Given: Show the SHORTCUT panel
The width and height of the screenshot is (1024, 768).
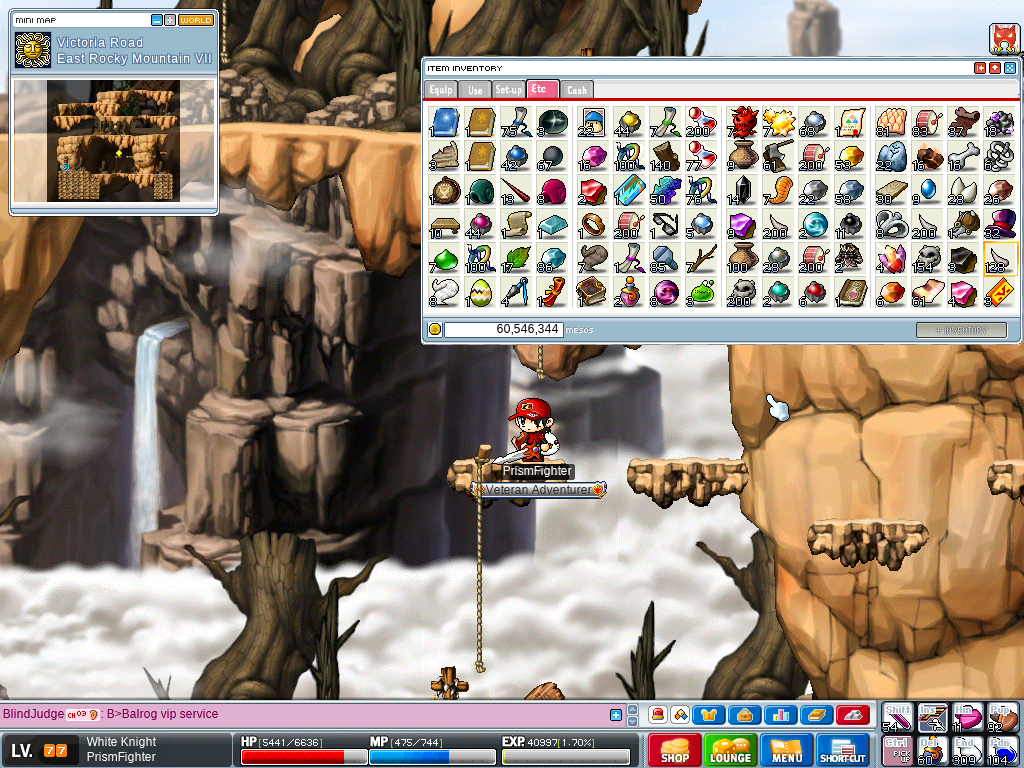Looking at the screenshot, I should click(x=842, y=750).
